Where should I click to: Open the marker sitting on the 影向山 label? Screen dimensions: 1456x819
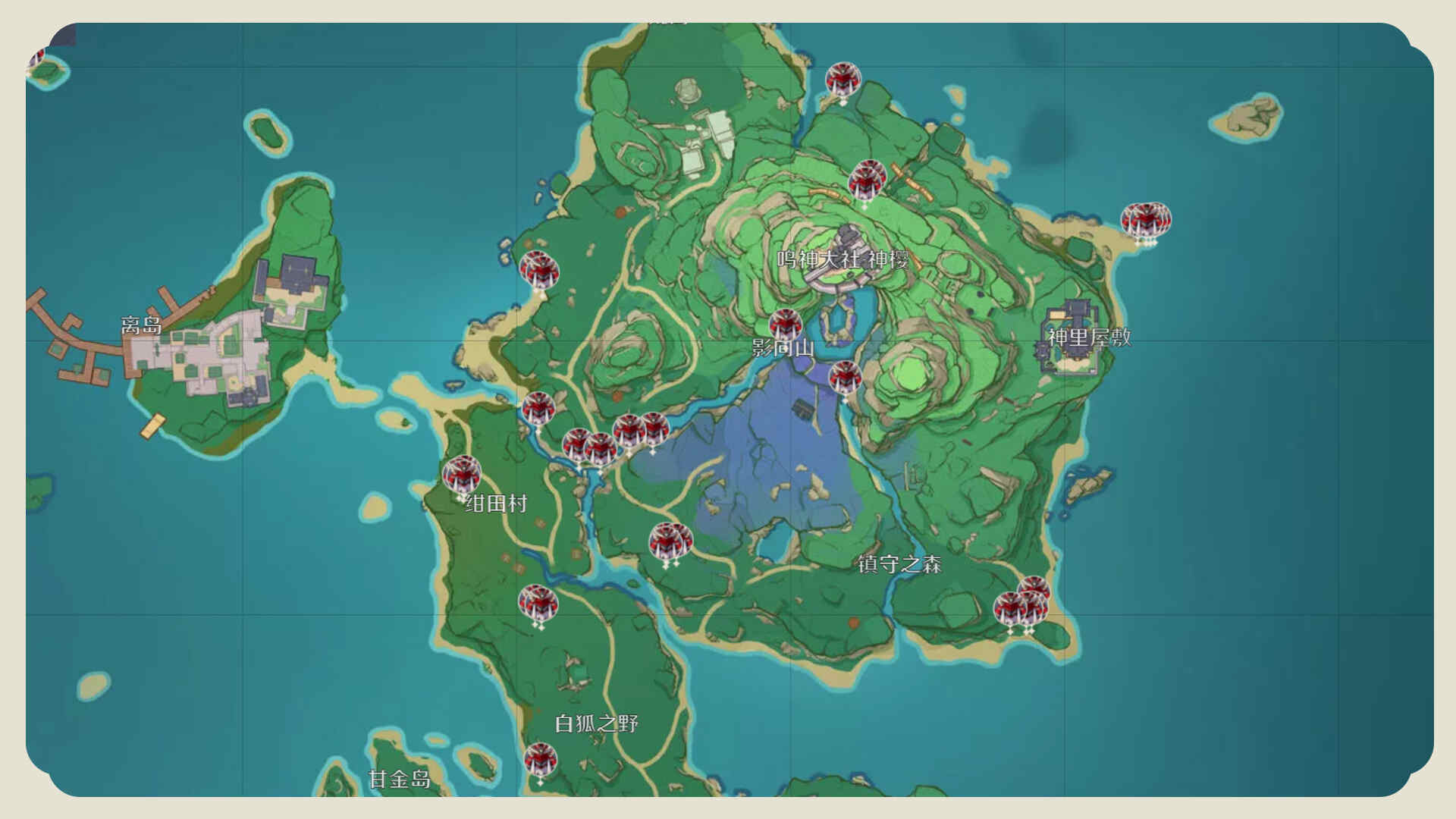[x=785, y=325]
